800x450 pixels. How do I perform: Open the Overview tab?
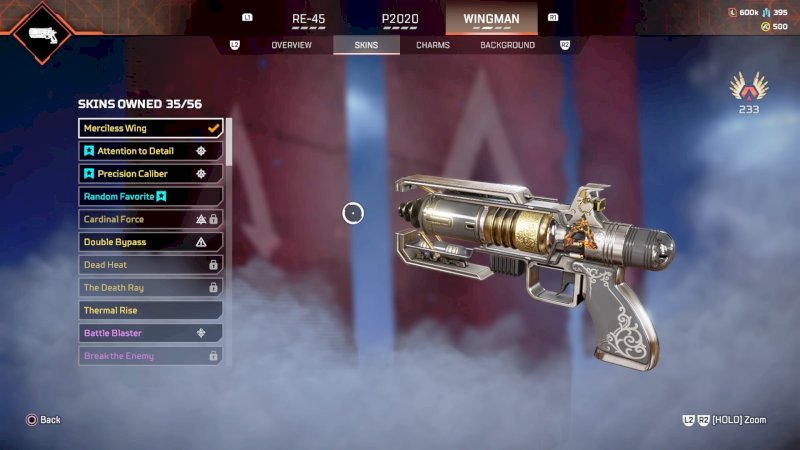pyautogui.click(x=292, y=45)
